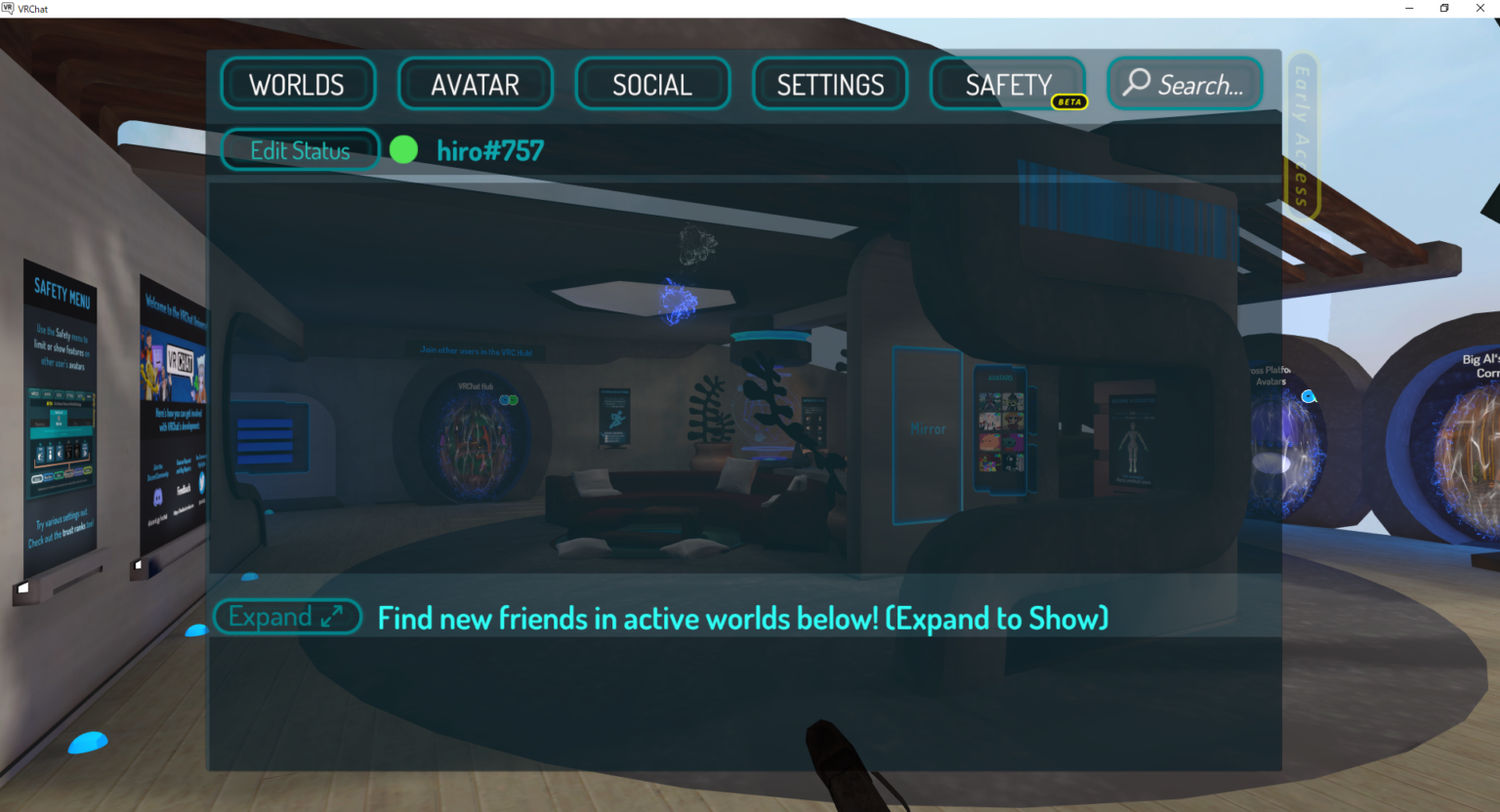
Task: Click the username hiro#757
Action: coord(491,149)
